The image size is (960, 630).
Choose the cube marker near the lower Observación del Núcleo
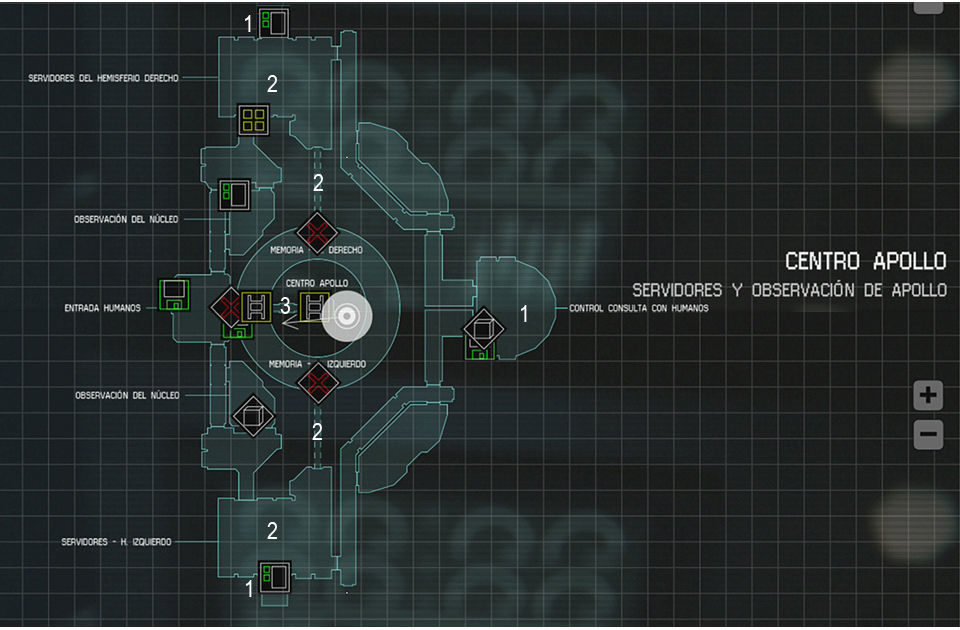point(250,415)
